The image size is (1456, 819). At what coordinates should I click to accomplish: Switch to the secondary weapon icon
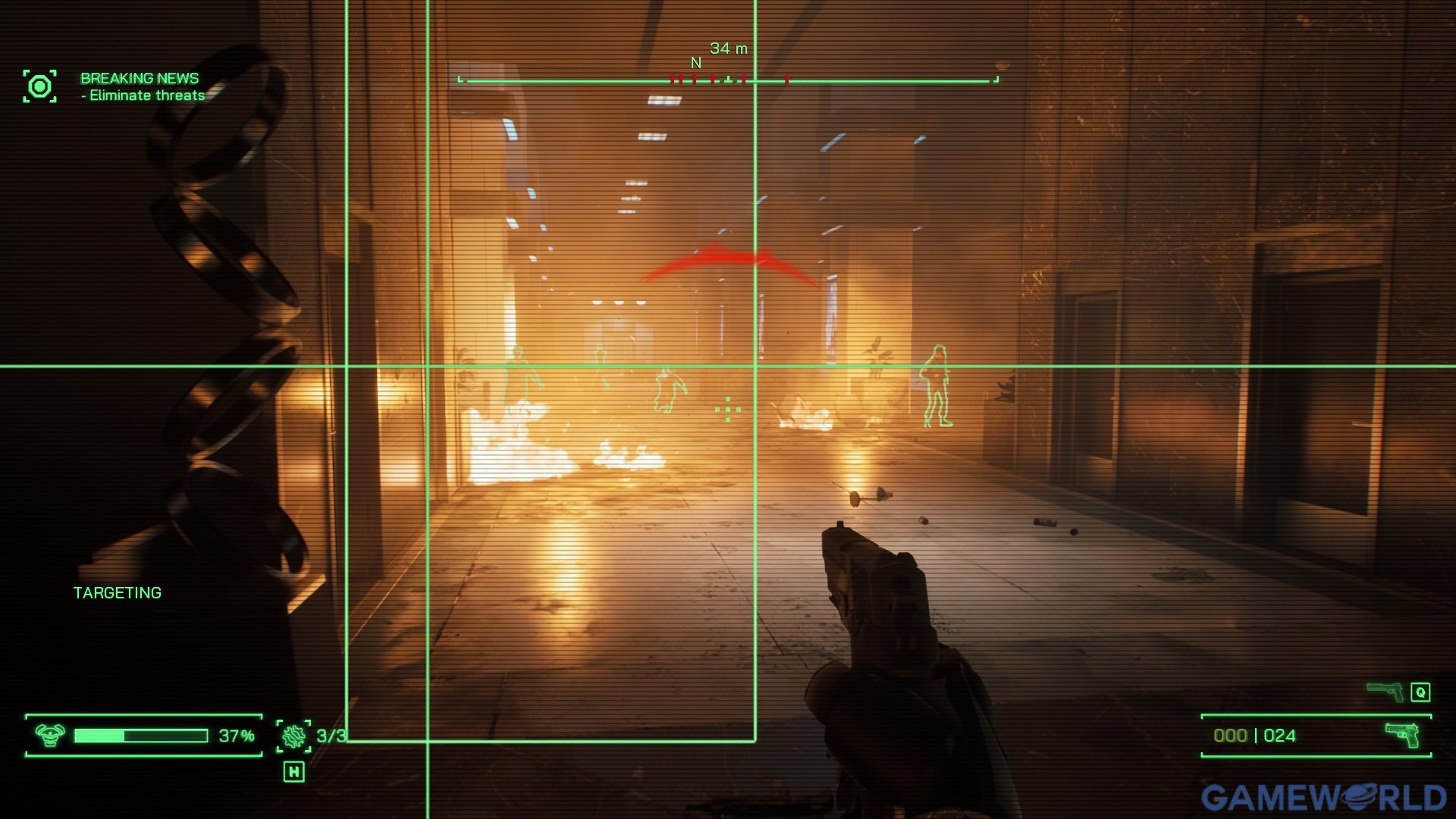pos(1385,691)
